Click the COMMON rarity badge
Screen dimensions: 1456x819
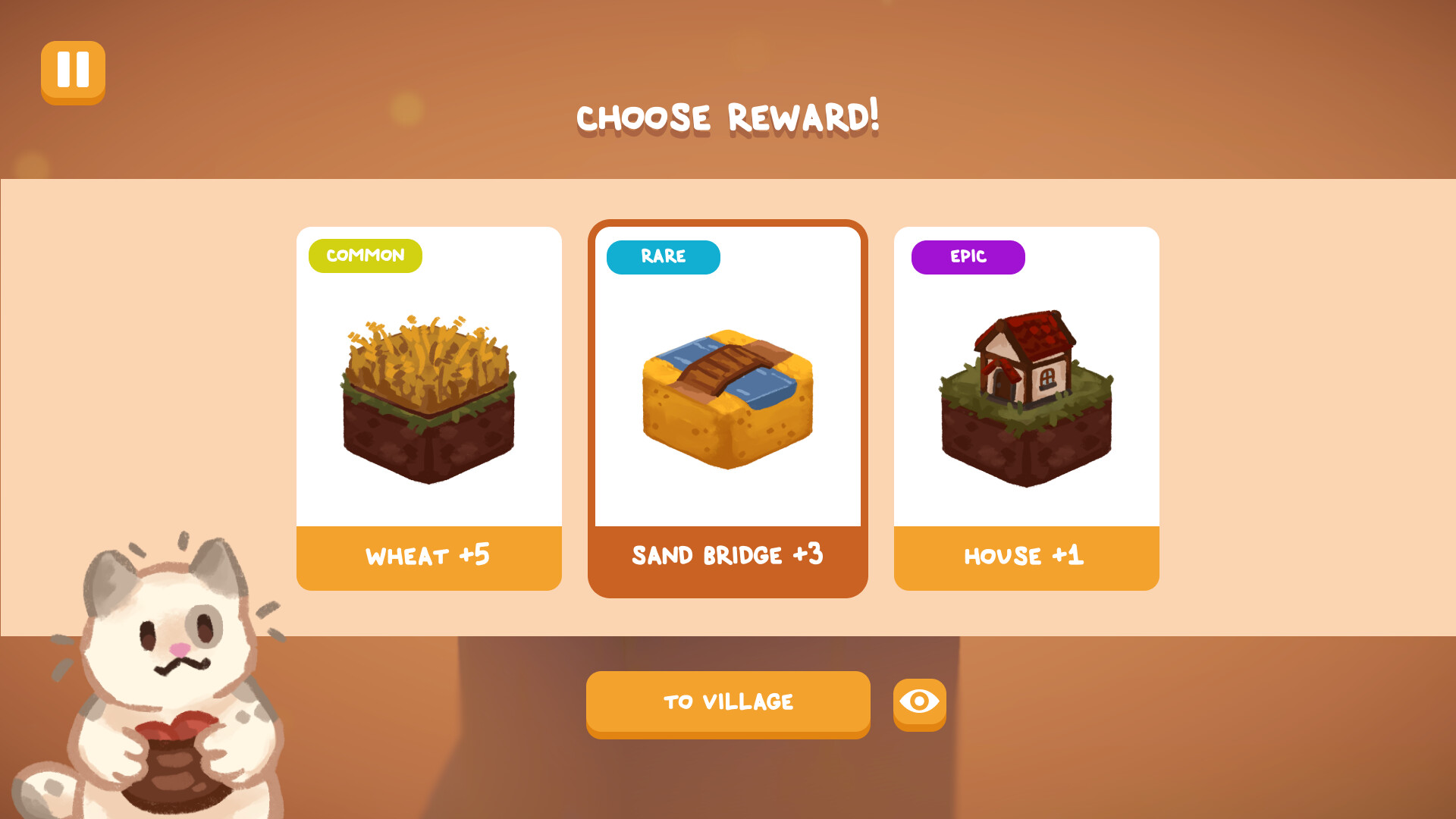(365, 256)
